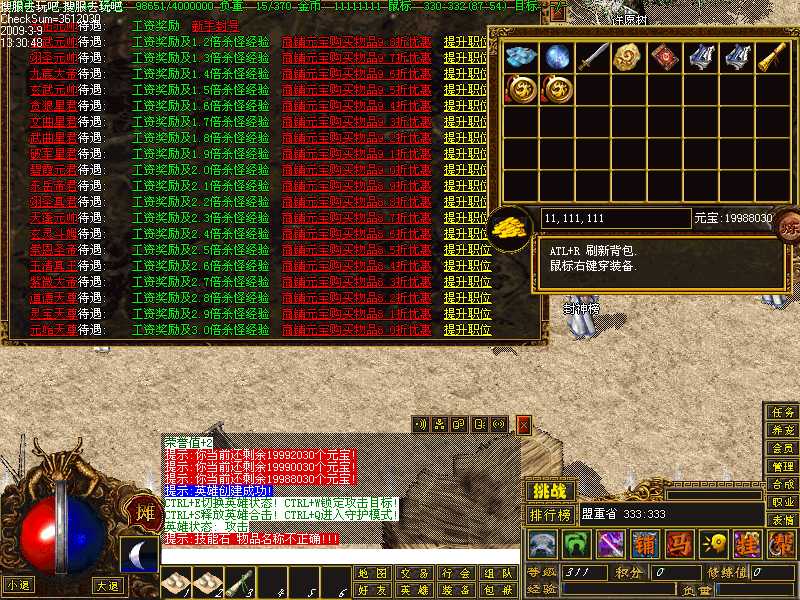Close the chat toolbar with red X
Viewport: 800px width, 600px height.
[x=522, y=424]
